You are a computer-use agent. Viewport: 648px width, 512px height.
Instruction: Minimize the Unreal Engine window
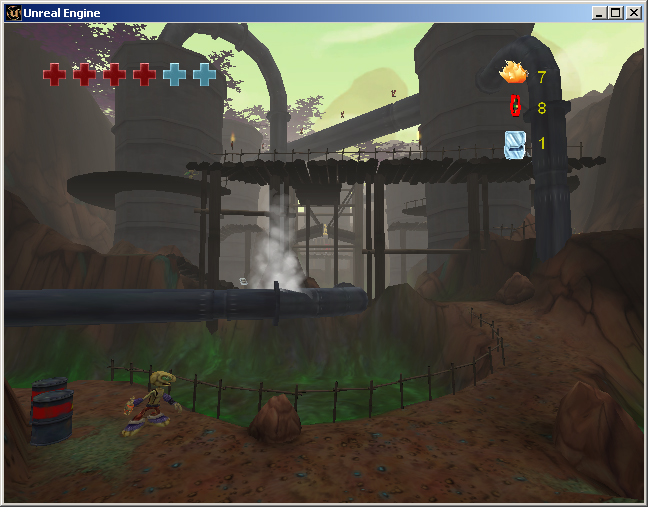click(599, 13)
